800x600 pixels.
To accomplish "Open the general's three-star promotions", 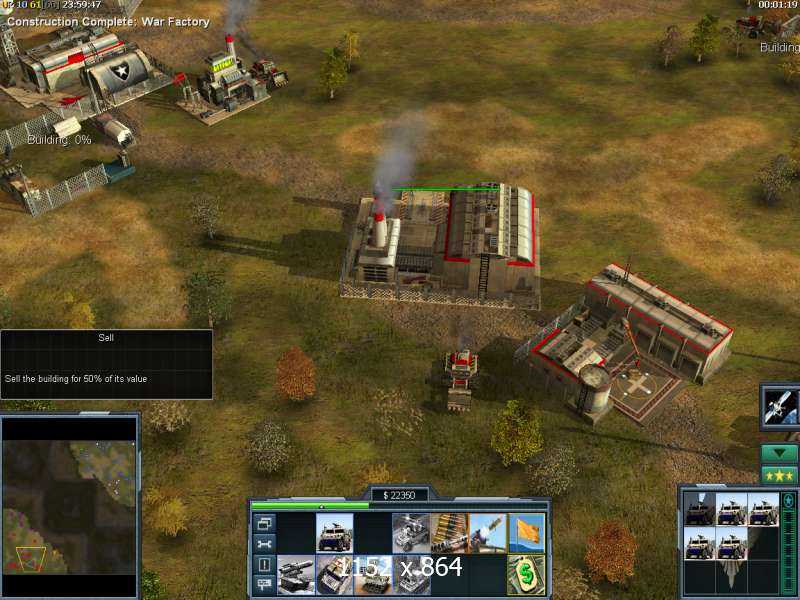I will coord(779,475).
